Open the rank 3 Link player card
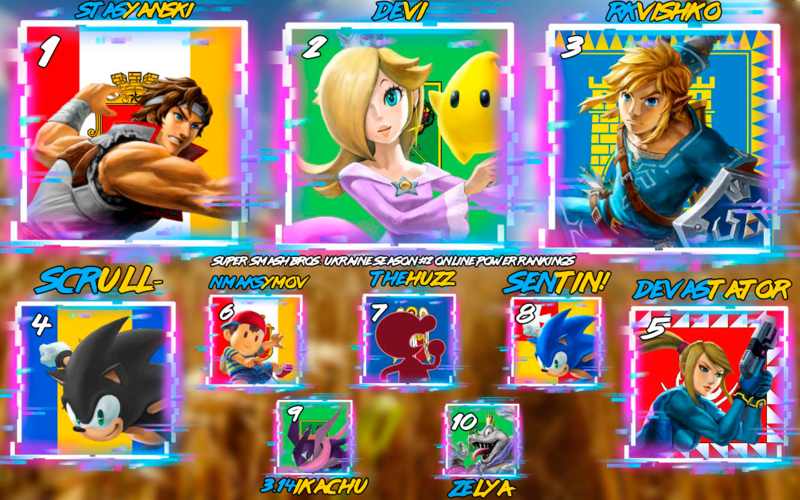 pos(662,130)
